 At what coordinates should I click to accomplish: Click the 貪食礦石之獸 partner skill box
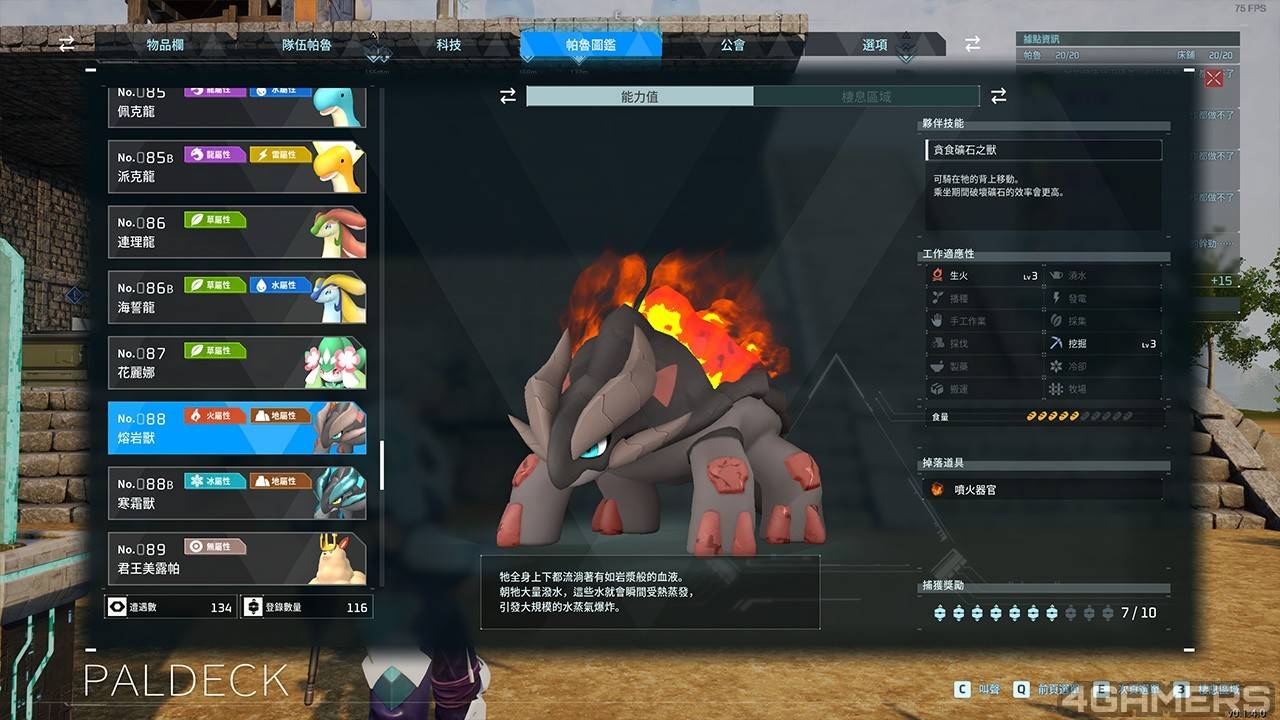pos(1043,150)
